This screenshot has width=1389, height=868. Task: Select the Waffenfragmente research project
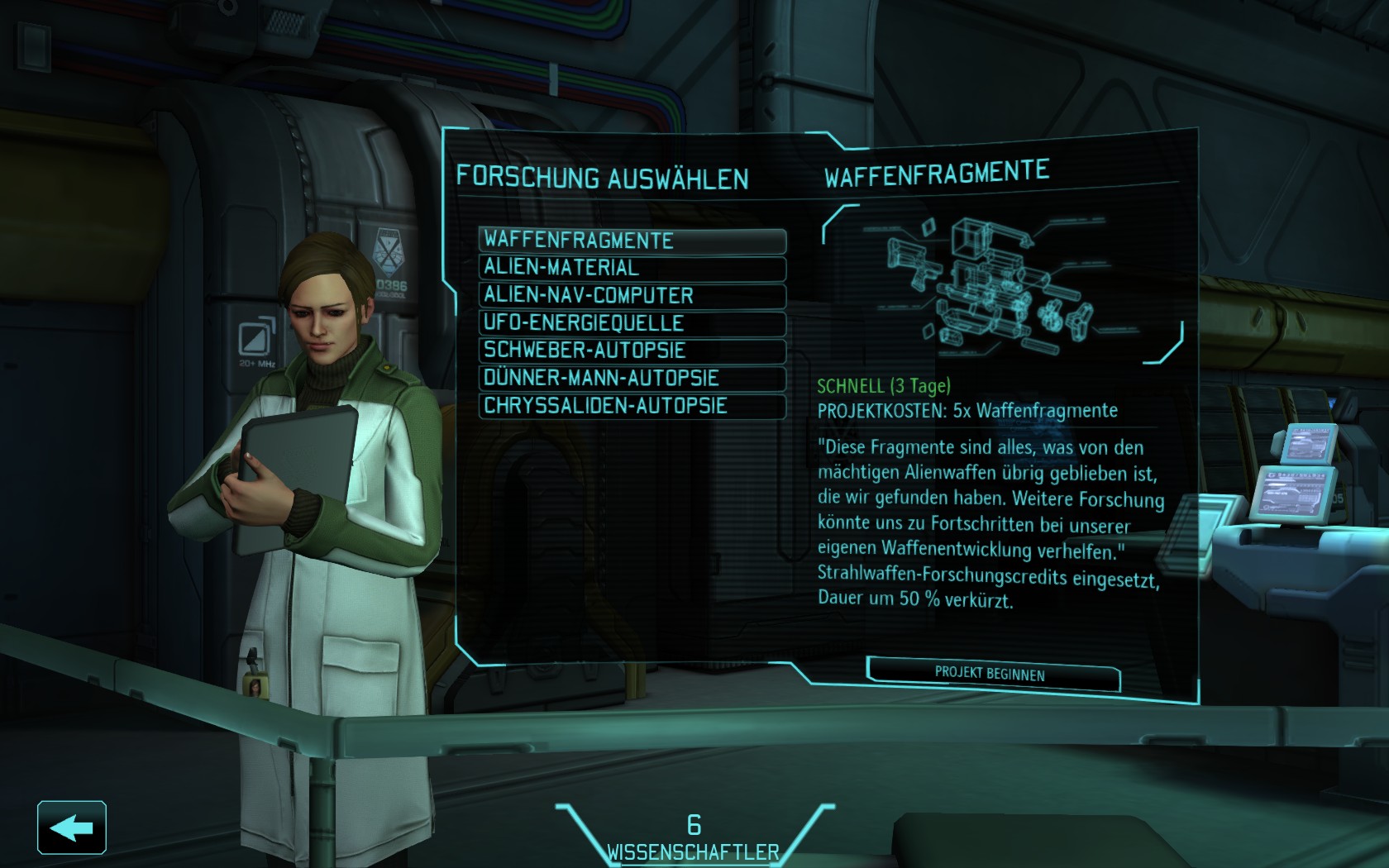[632, 241]
